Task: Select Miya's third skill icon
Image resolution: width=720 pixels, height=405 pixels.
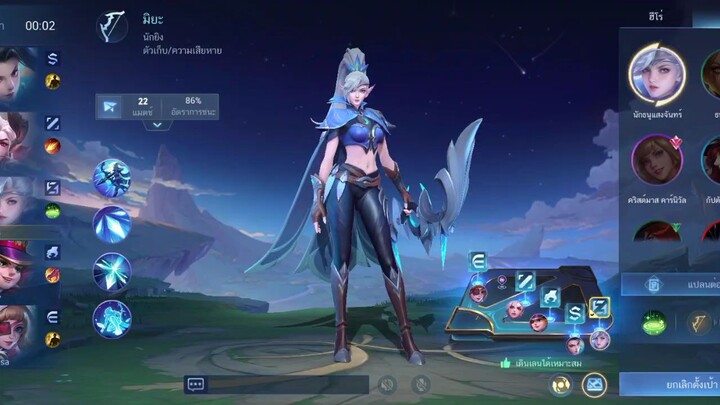Action: coord(112,272)
